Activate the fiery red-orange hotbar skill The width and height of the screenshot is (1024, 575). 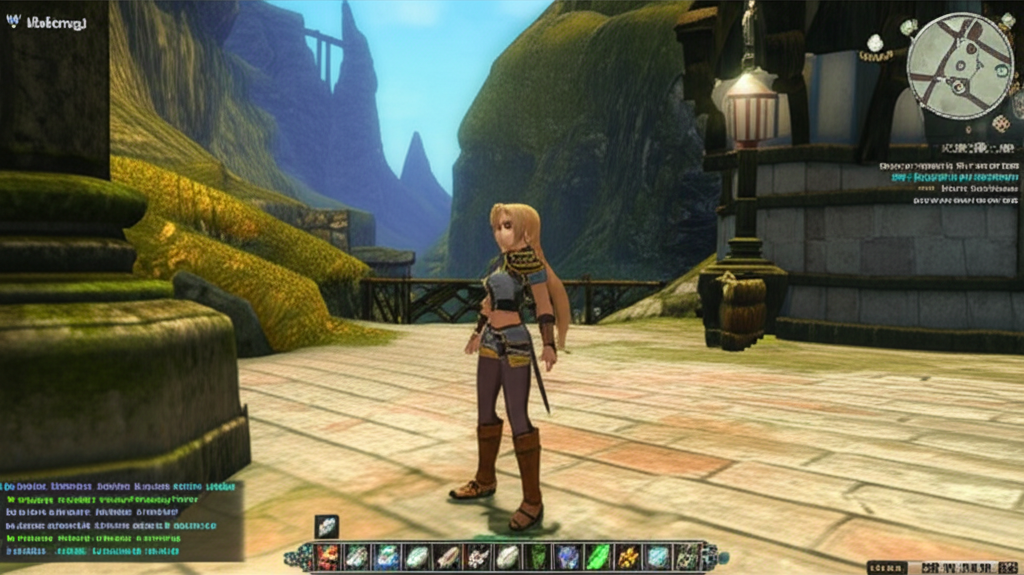point(328,557)
